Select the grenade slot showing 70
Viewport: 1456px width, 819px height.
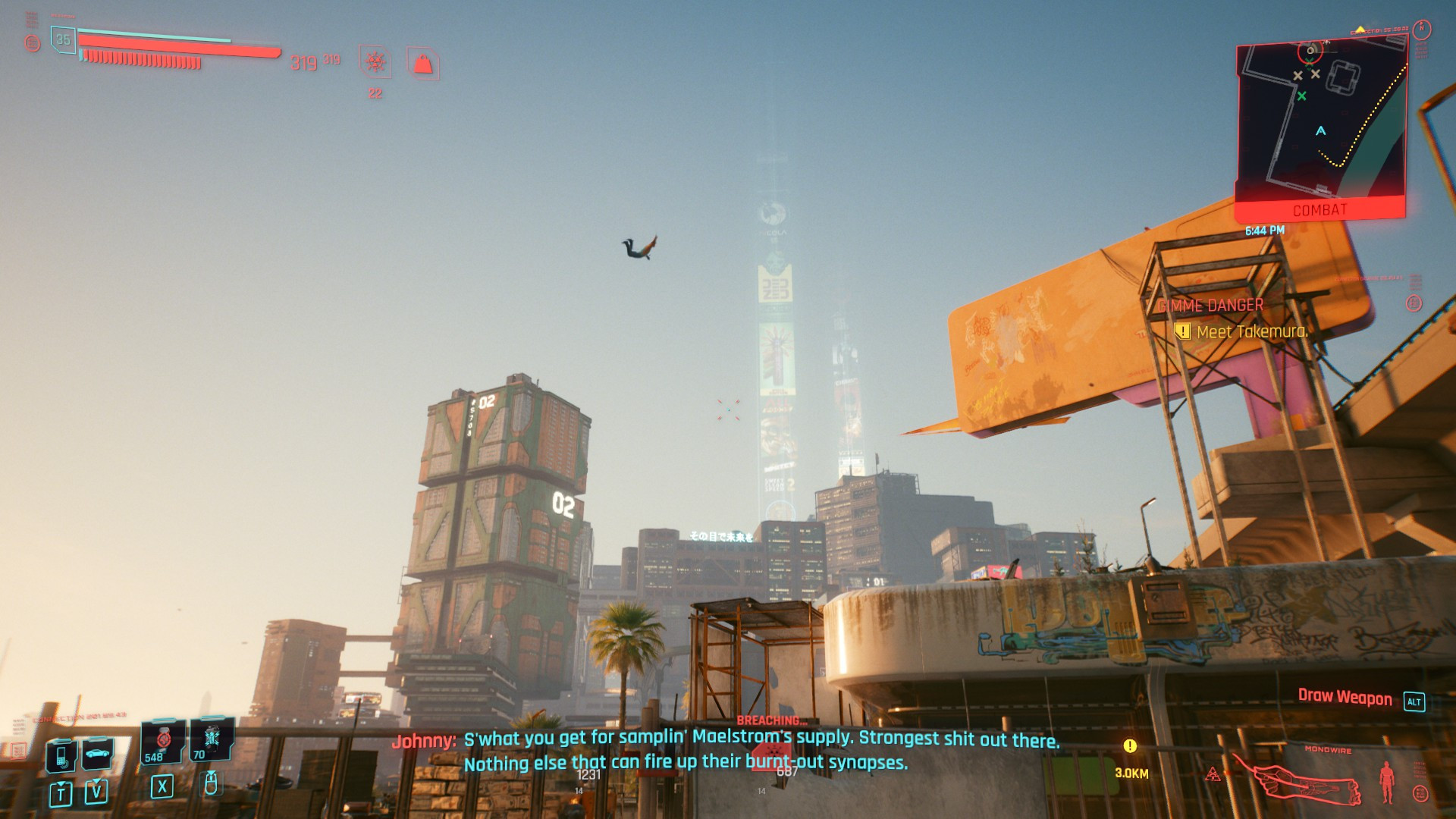point(212,739)
